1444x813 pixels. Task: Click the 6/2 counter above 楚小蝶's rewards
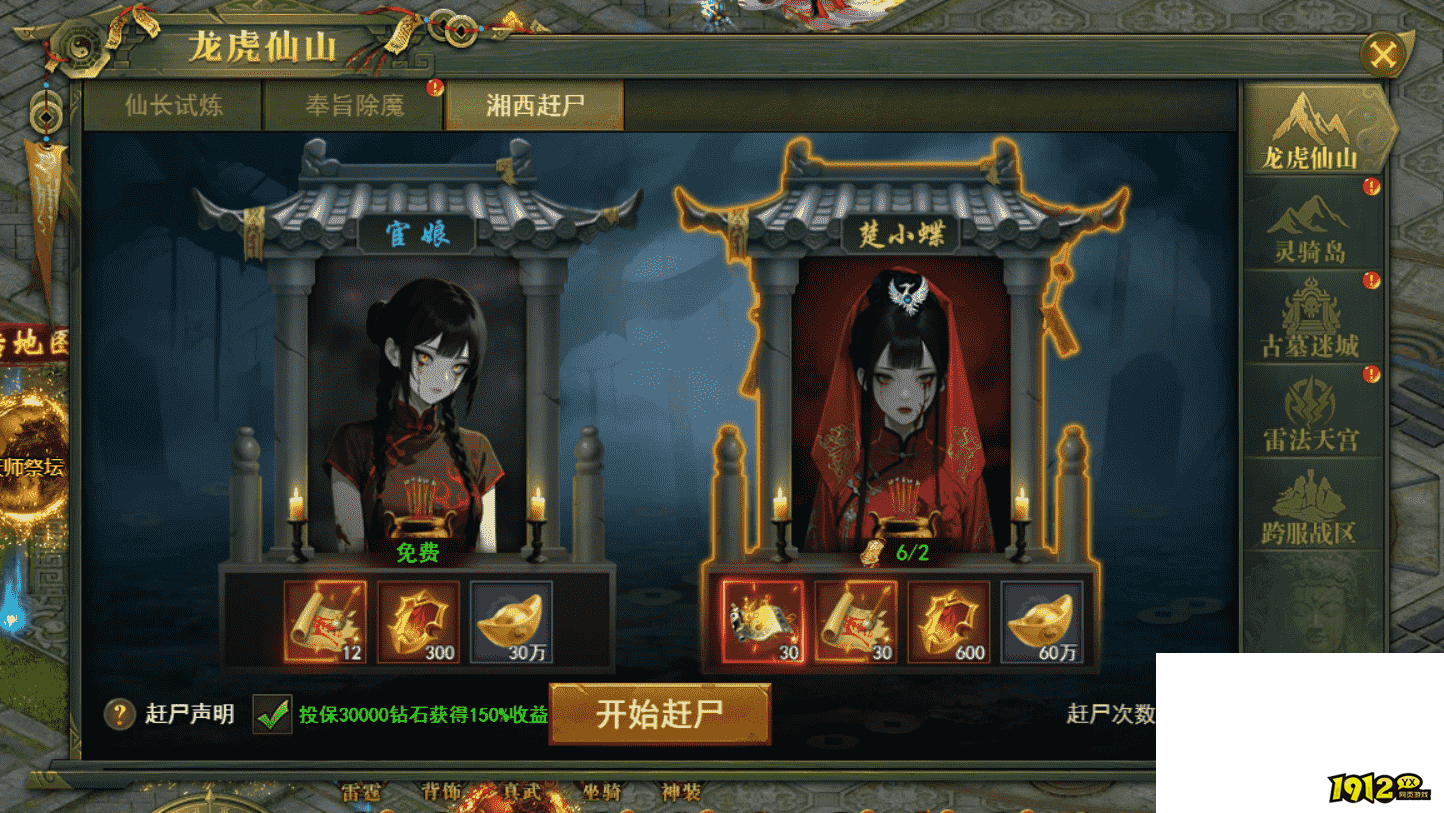[912, 554]
